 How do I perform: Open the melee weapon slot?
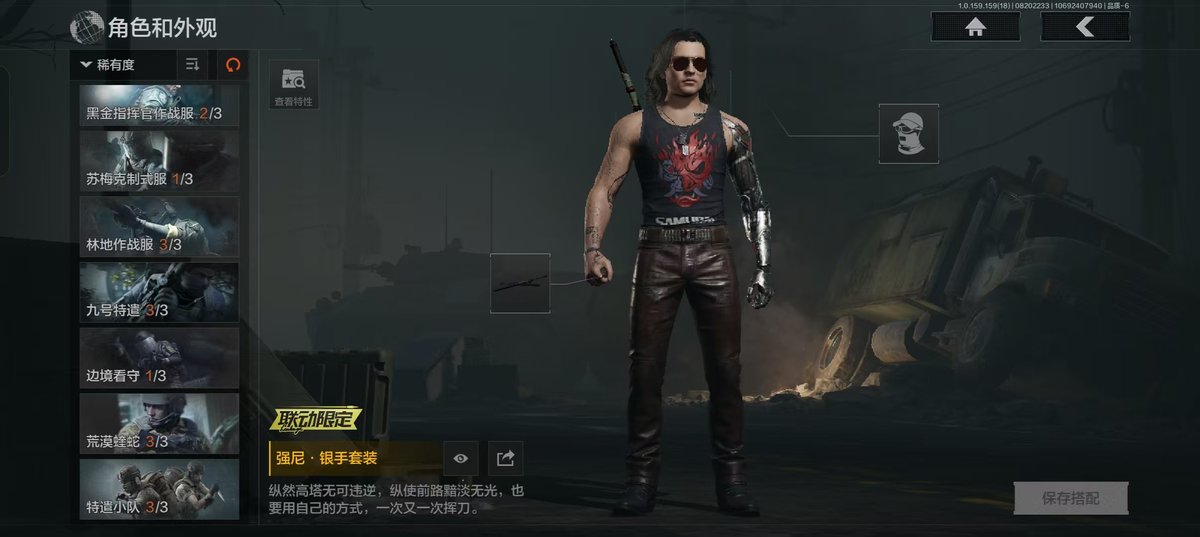(x=520, y=283)
